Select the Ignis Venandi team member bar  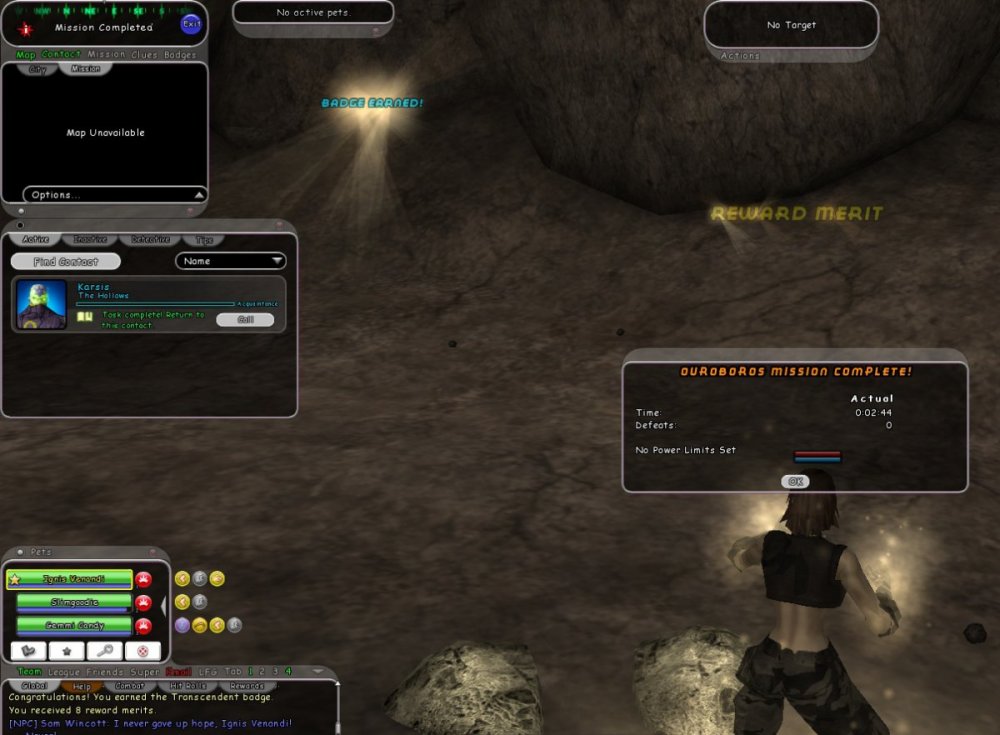(x=69, y=579)
